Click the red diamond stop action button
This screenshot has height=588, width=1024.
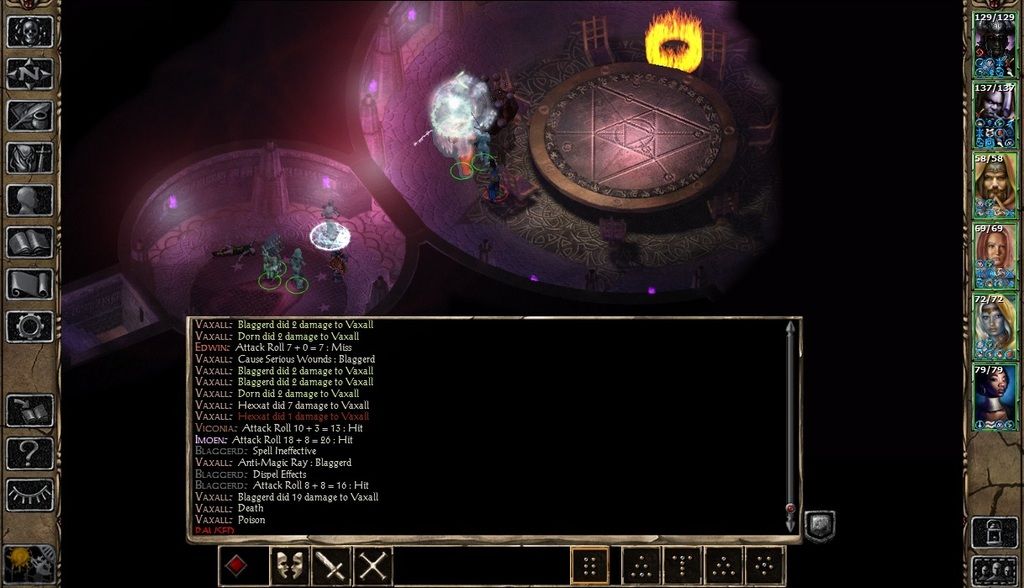coord(237,567)
